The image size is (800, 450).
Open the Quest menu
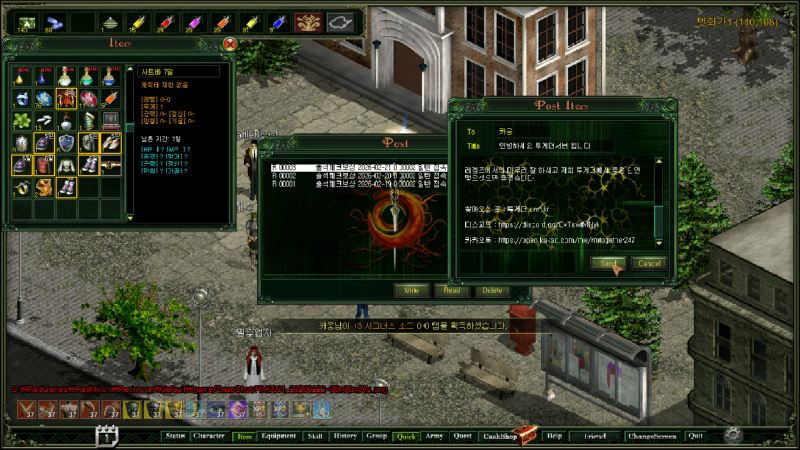pyautogui.click(x=462, y=436)
